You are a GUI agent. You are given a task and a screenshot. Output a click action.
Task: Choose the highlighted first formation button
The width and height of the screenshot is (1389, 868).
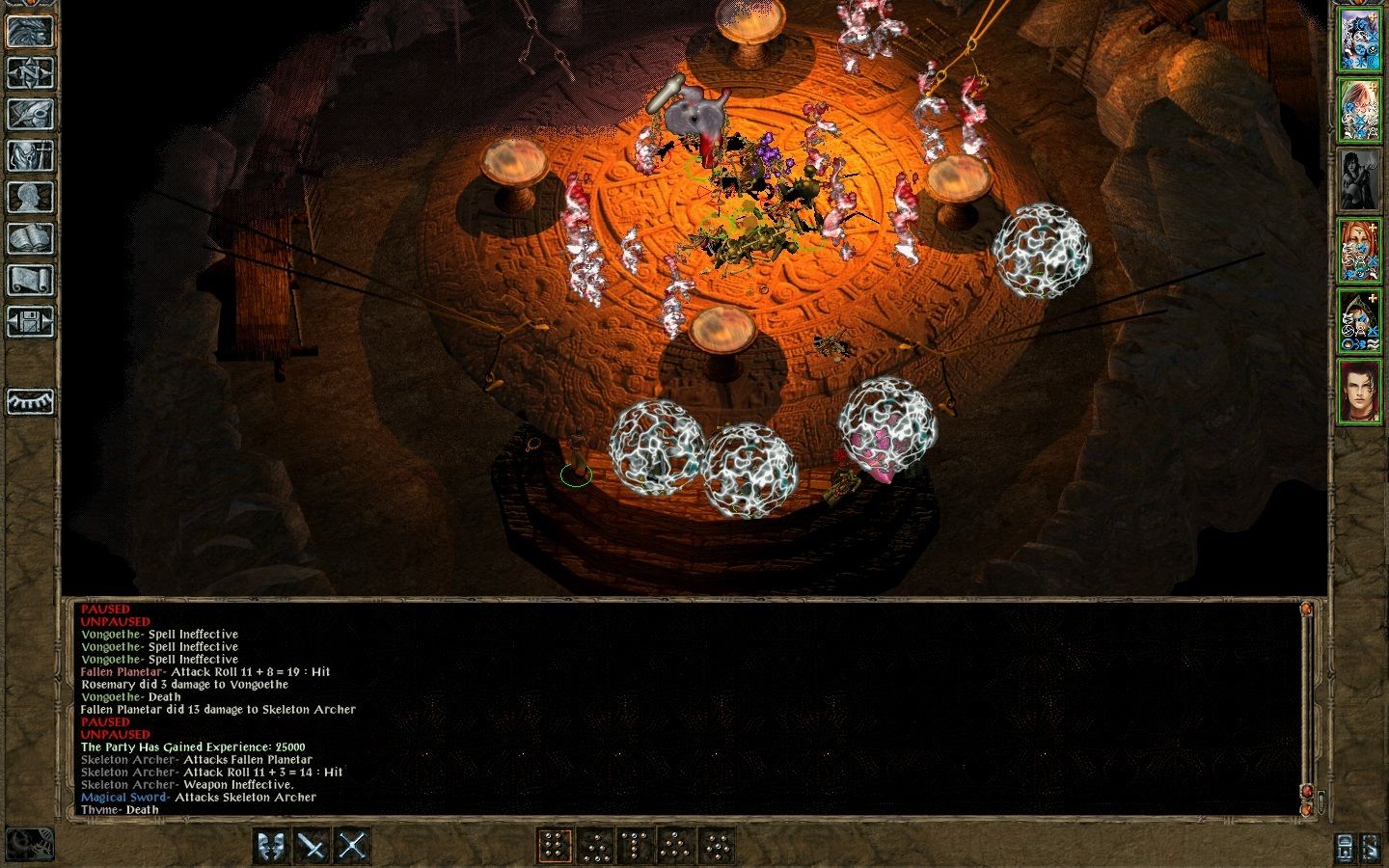(x=555, y=846)
